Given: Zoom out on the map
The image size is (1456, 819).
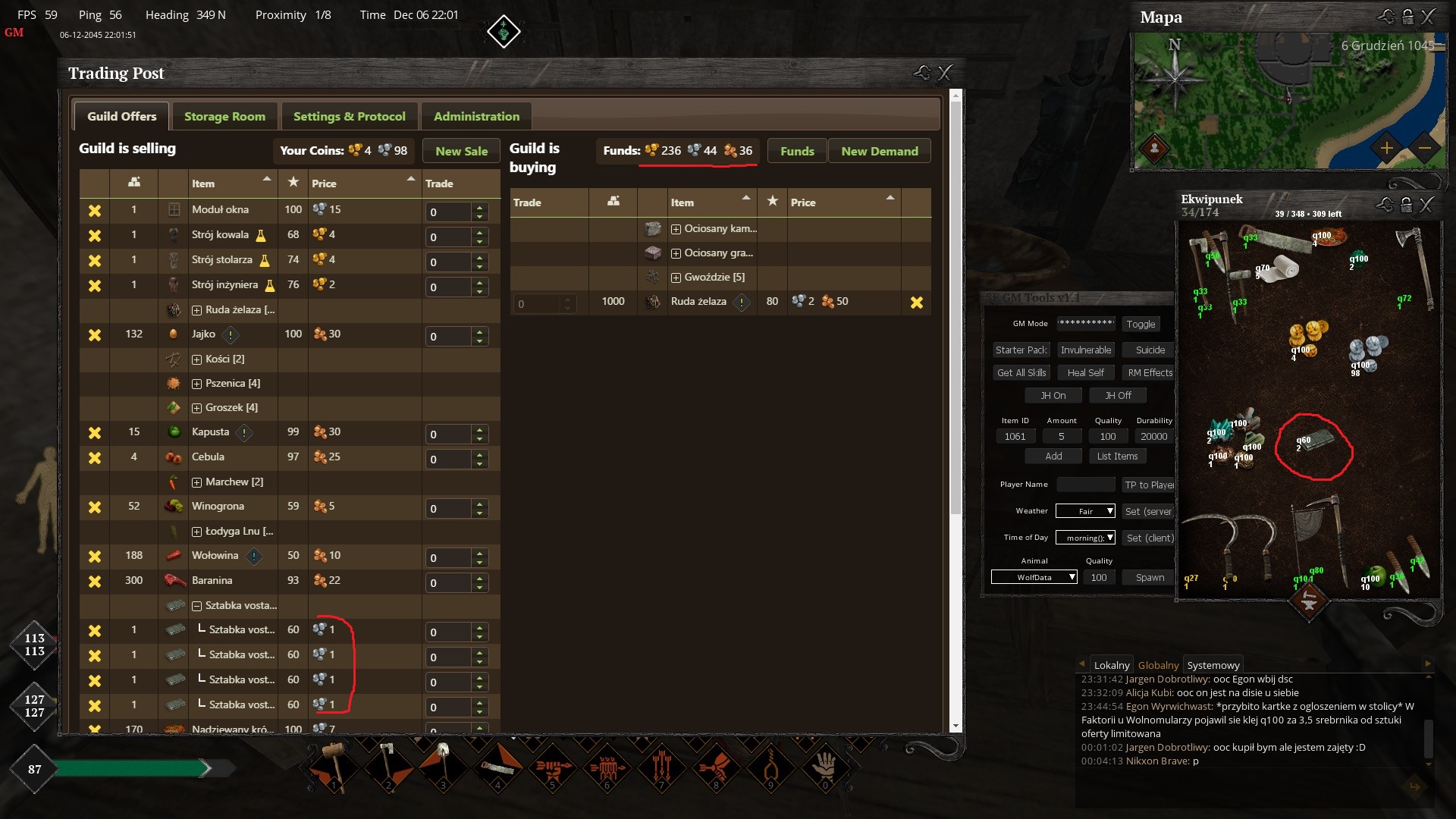Looking at the screenshot, I should tap(1424, 148).
